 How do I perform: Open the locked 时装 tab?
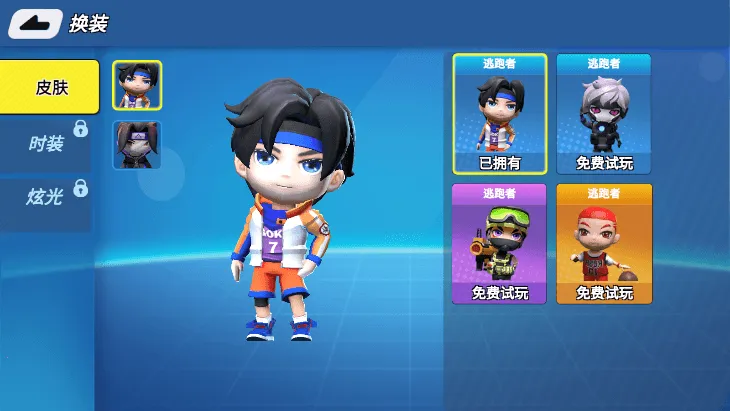pos(46,143)
